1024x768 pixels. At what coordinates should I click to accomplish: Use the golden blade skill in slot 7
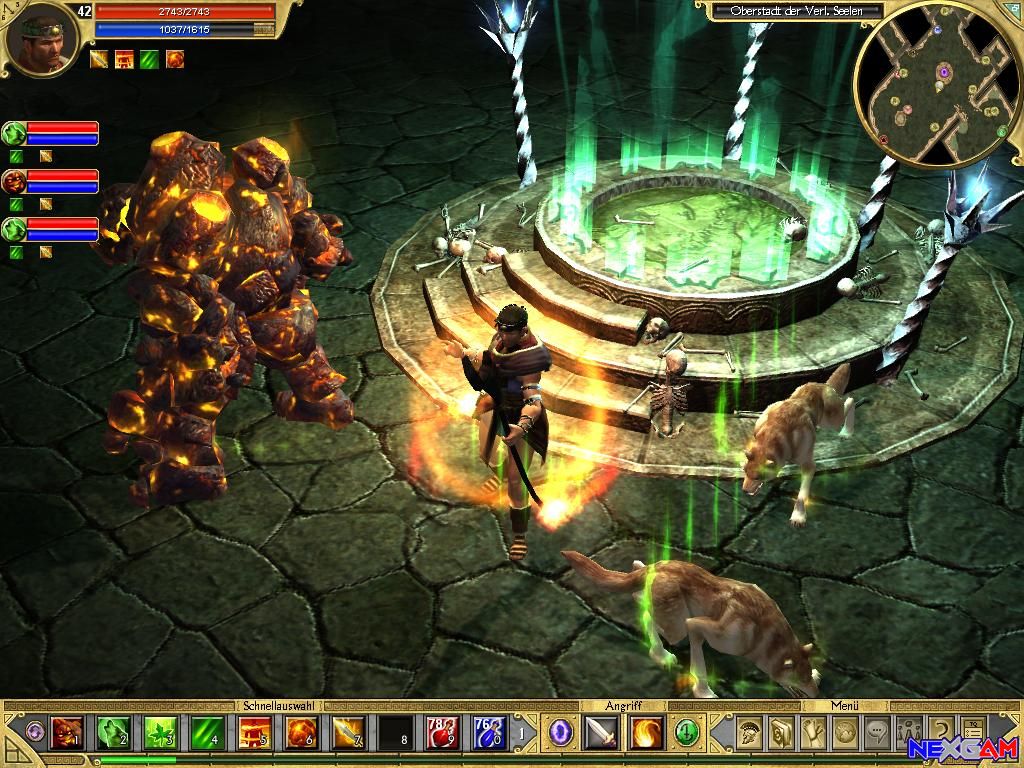pos(348,734)
